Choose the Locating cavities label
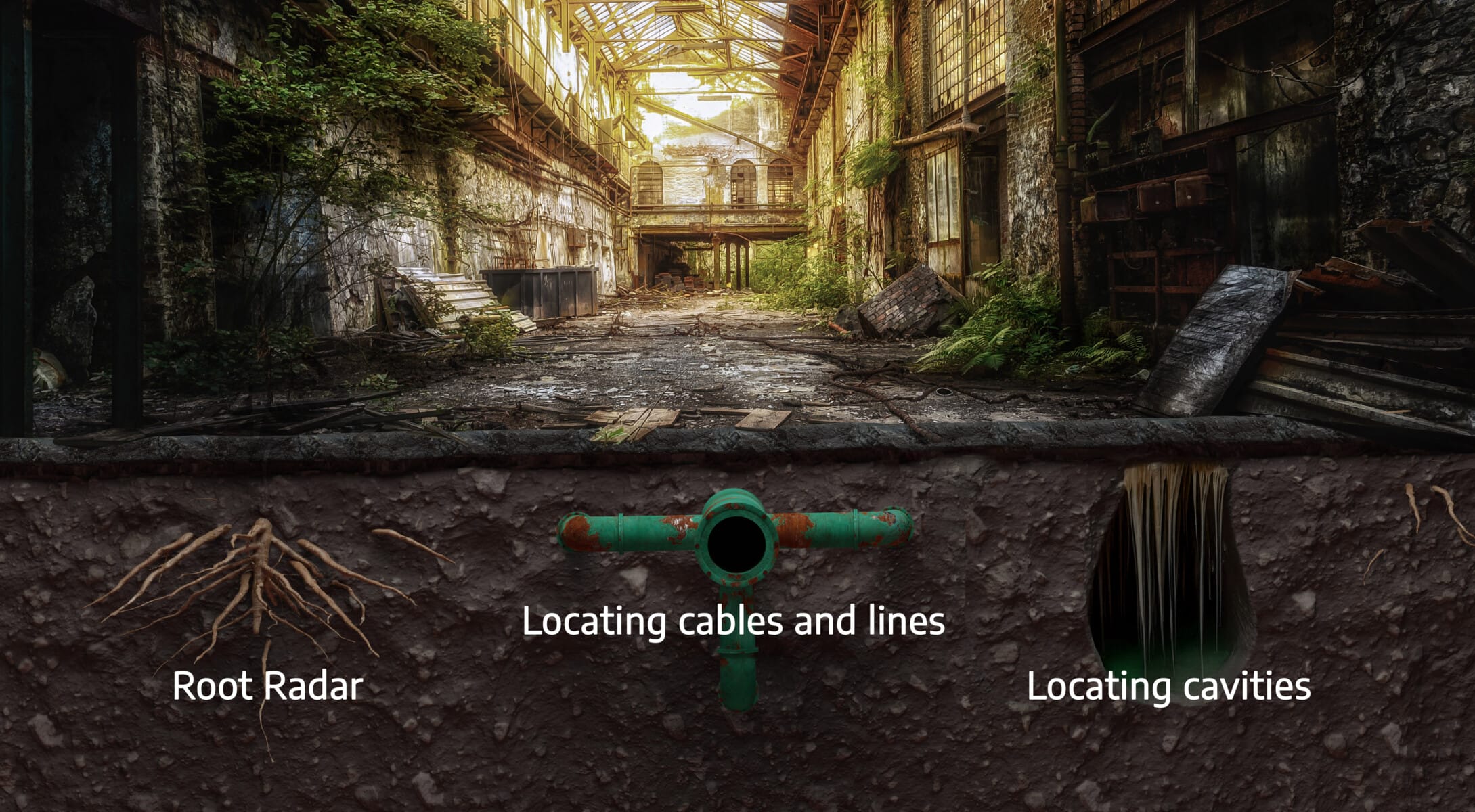The height and width of the screenshot is (812, 1475). click(1168, 685)
